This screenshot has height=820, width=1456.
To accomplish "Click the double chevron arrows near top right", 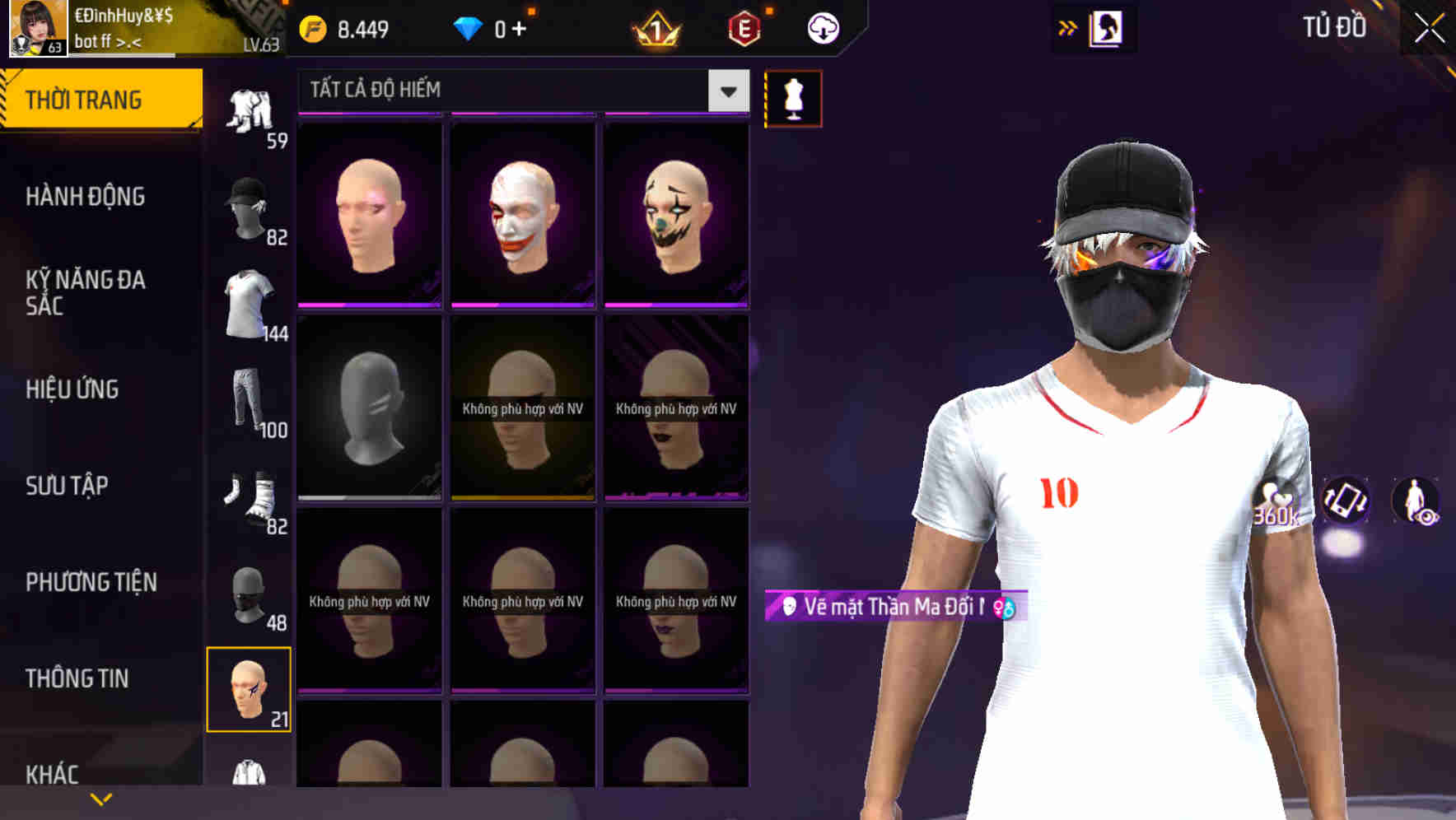I will point(1066,27).
